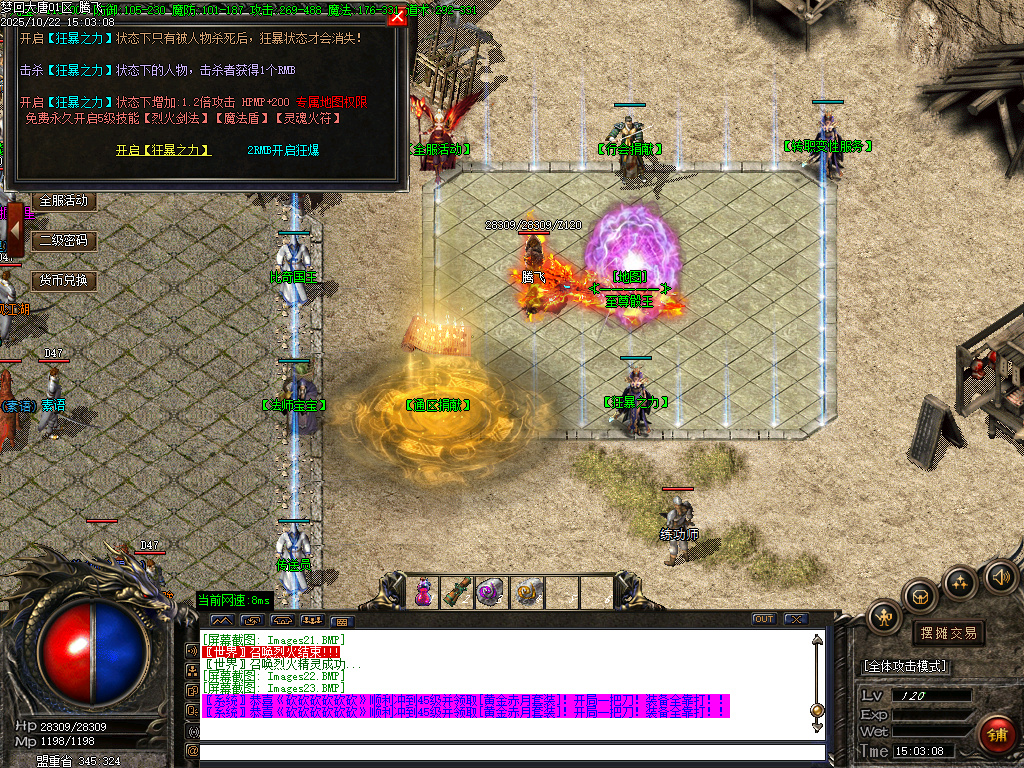The image size is (1024, 768).
Task: Open the character sheet figure icon
Action: click(x=885, y=617)
